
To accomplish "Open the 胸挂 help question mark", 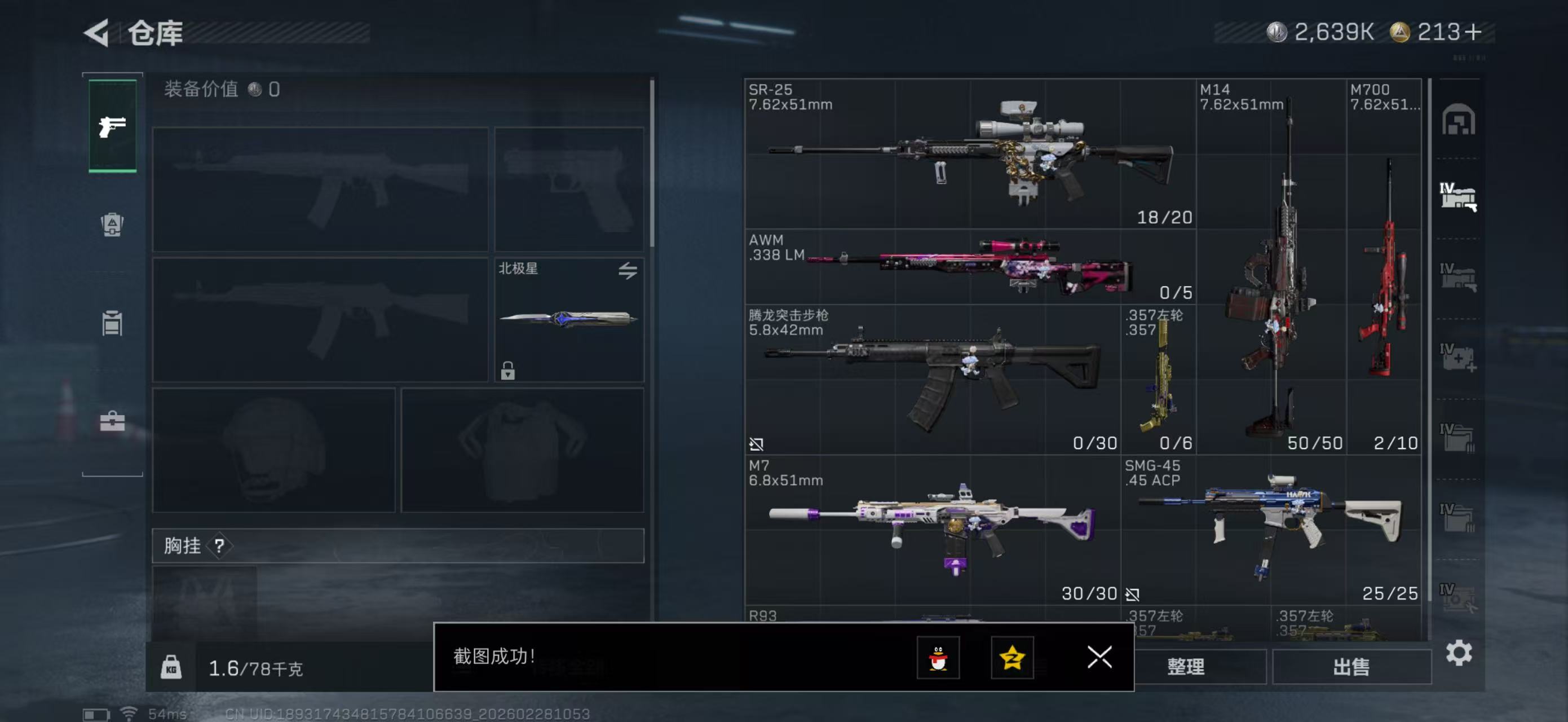I will click(x=219, y=545).
